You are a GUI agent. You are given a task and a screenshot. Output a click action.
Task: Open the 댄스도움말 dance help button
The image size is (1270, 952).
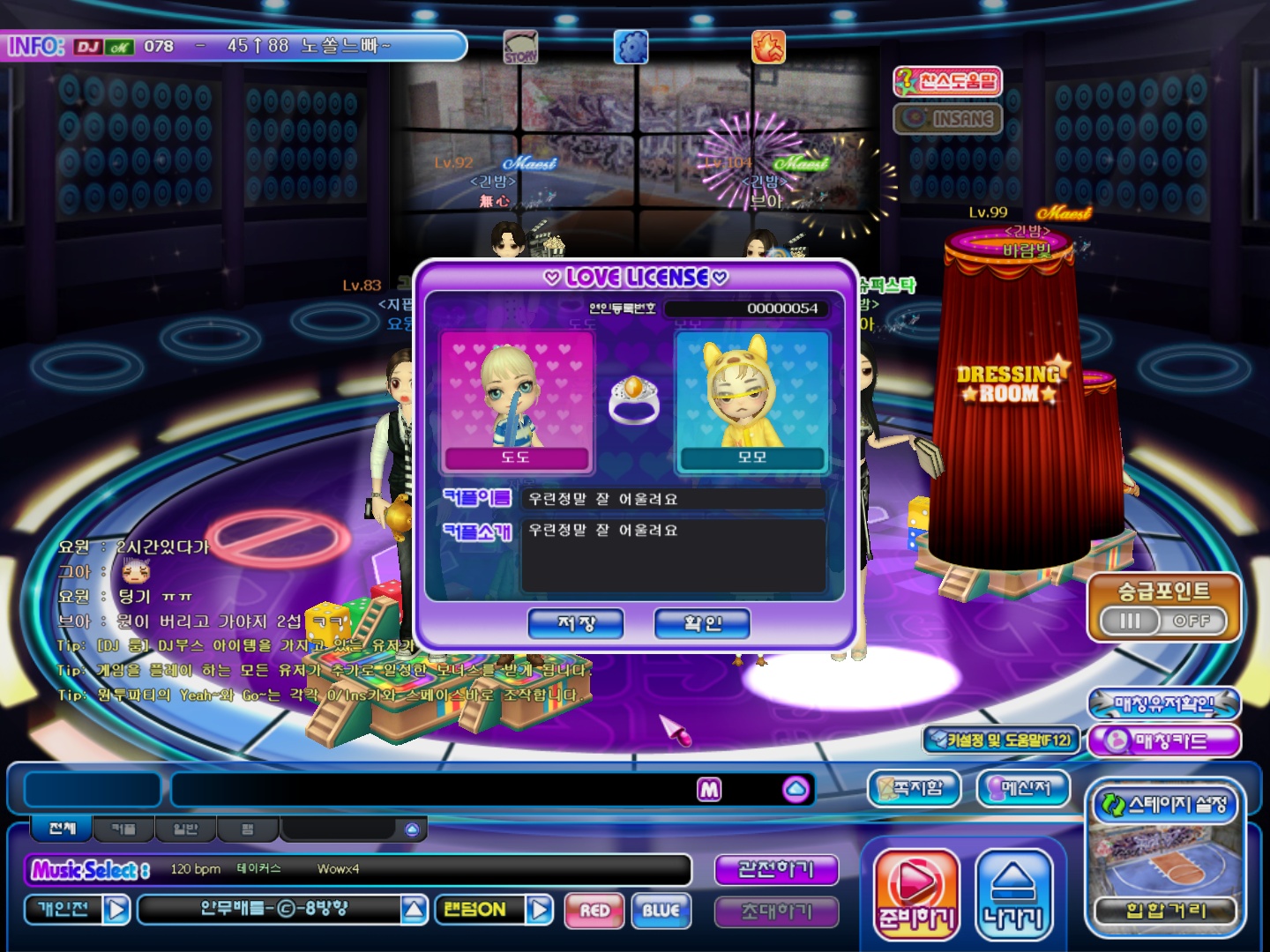pos(948,82)
